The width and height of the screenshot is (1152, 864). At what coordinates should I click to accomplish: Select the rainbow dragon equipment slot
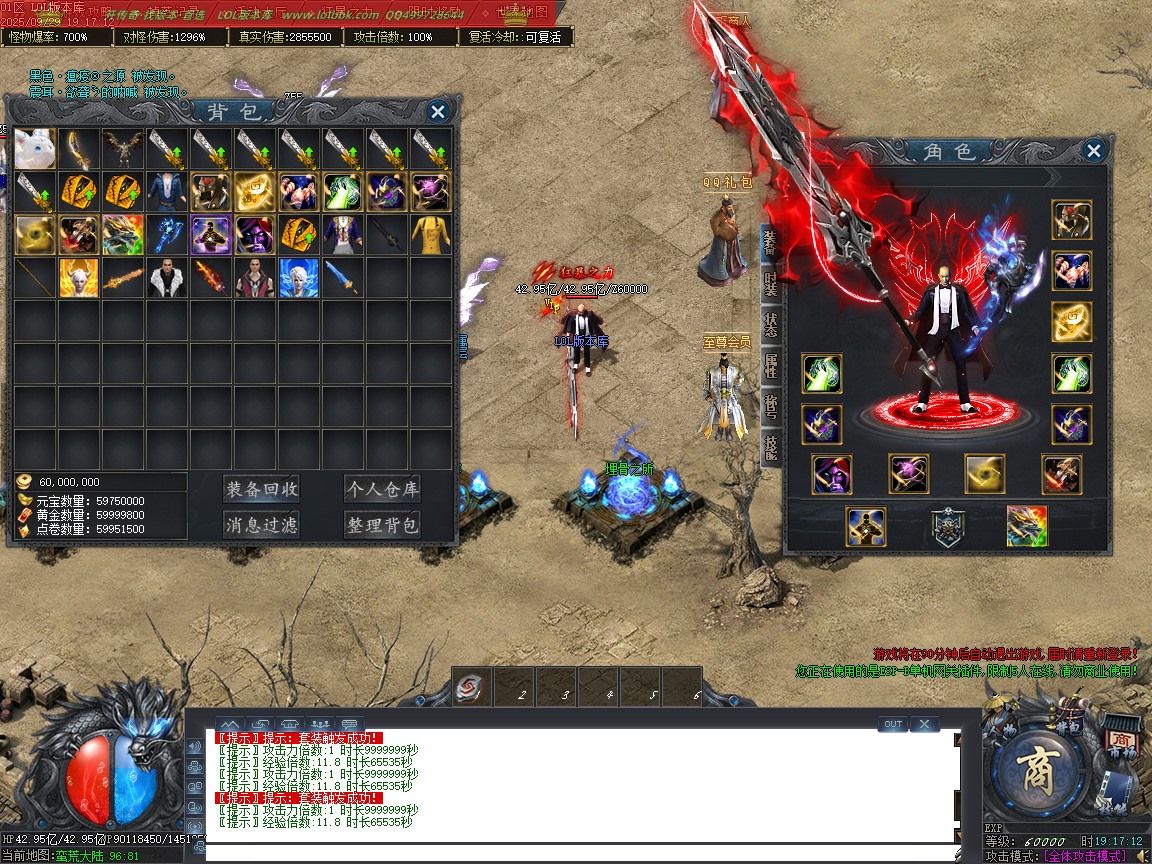tap(1027, 527)
